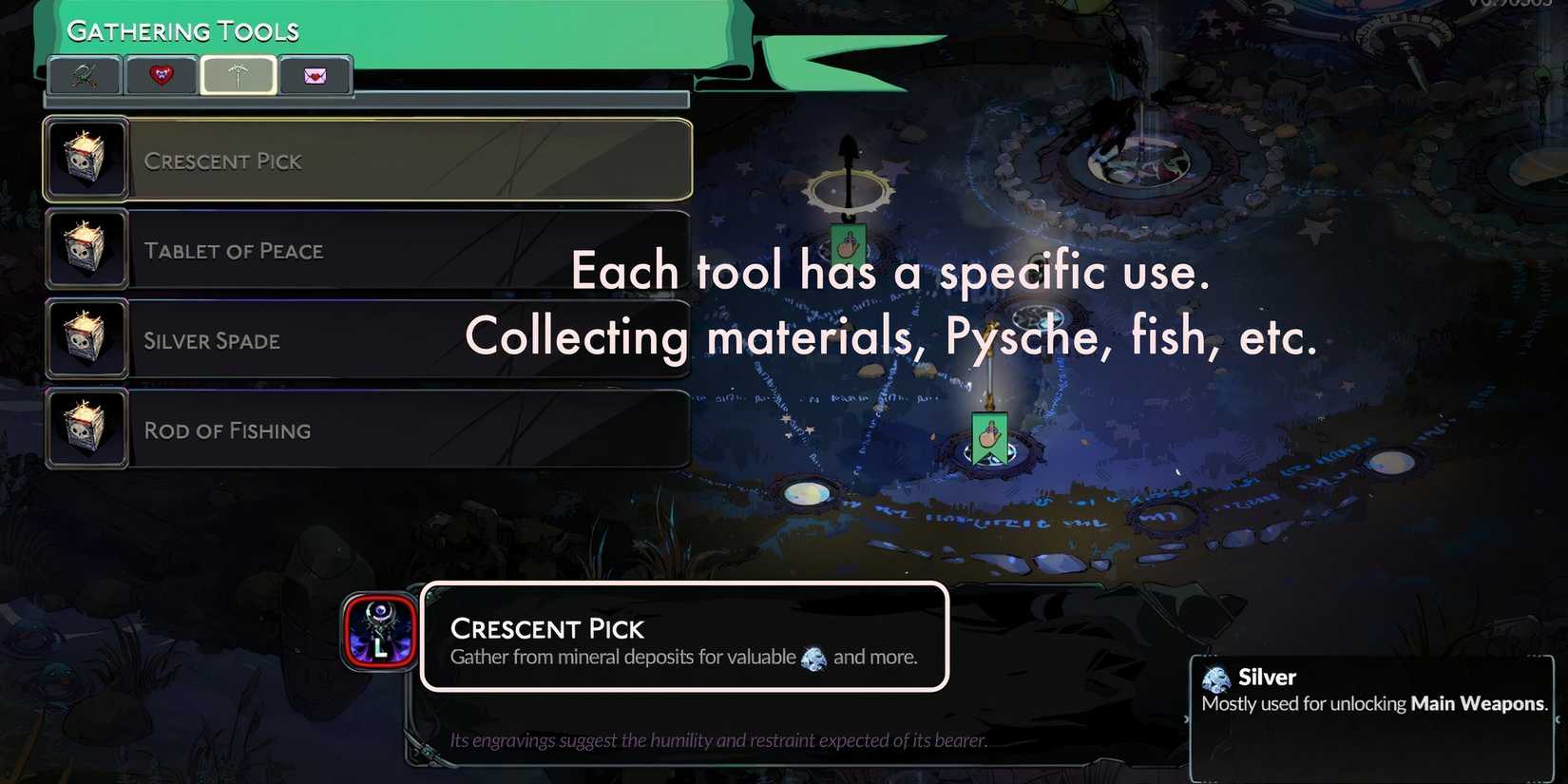This screenshot has width=1568, height=784.
Task: Select the crossed weapons tab icon
Action: click(84, 75)
